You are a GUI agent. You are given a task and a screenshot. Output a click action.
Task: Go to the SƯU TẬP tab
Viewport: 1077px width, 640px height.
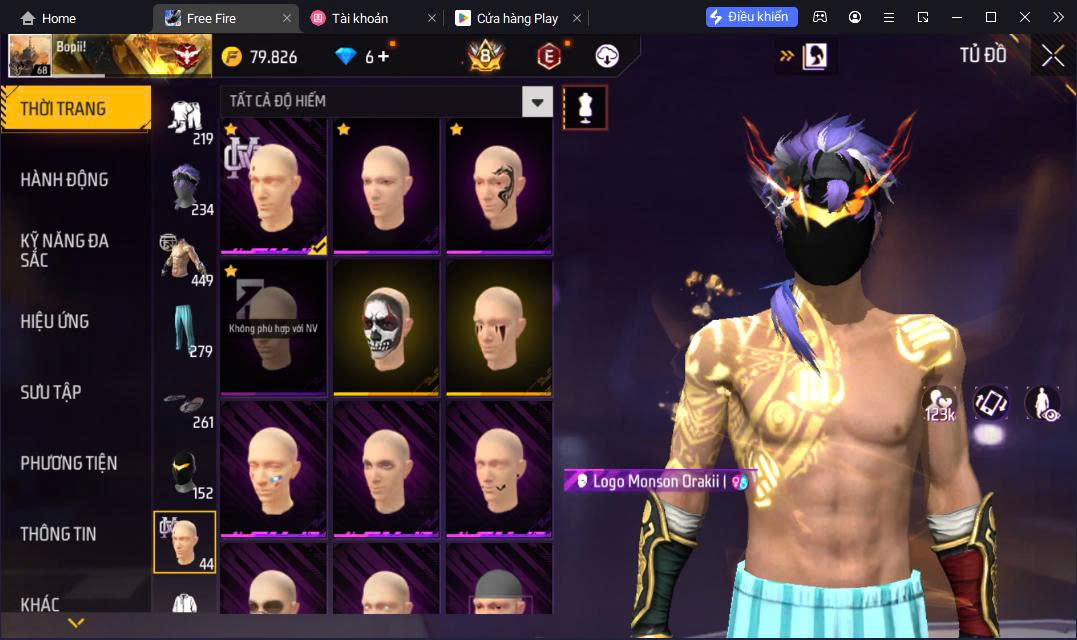coord(50,392)
